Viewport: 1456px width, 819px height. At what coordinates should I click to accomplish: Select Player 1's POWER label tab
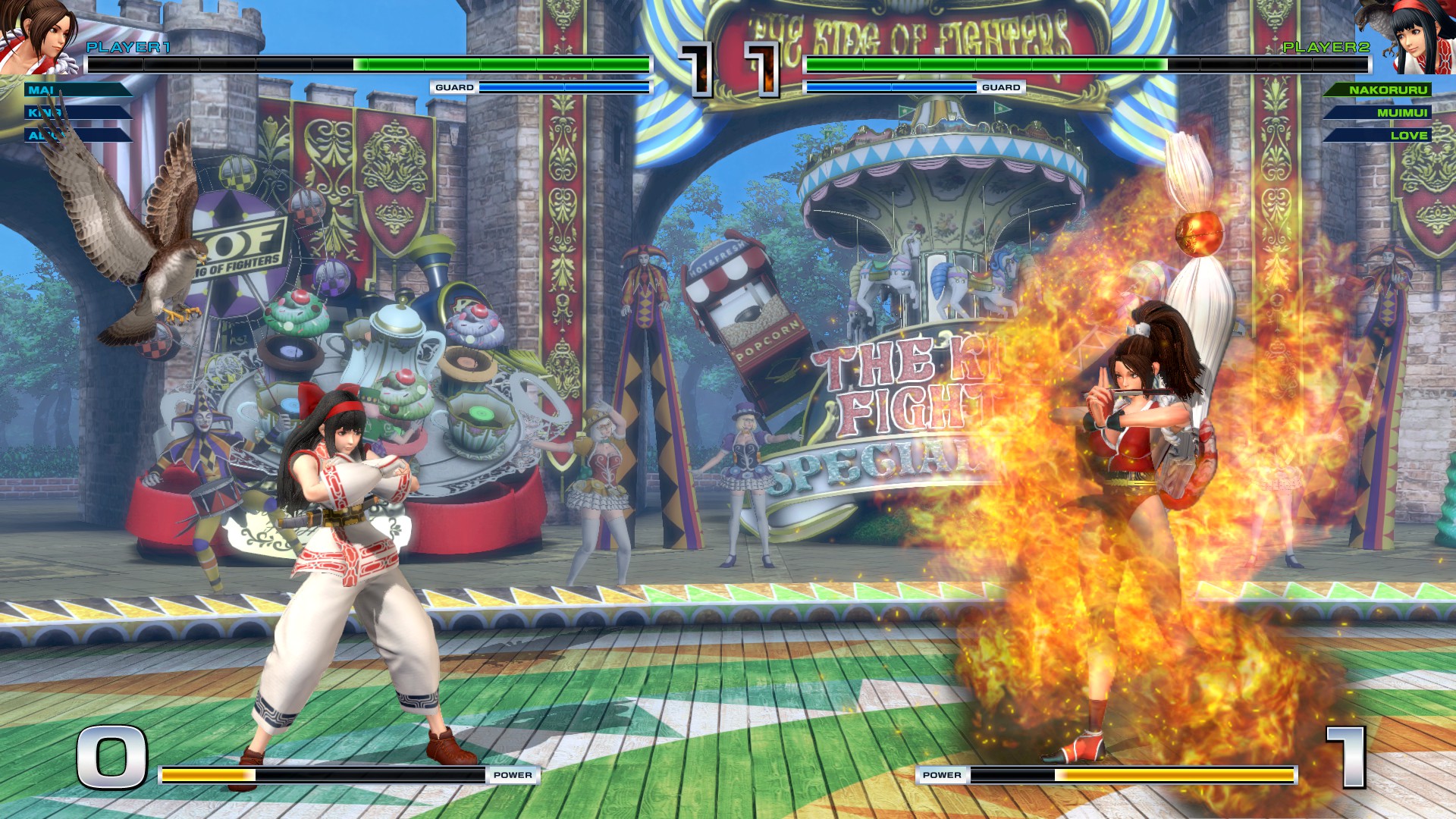tap(513, 775)
